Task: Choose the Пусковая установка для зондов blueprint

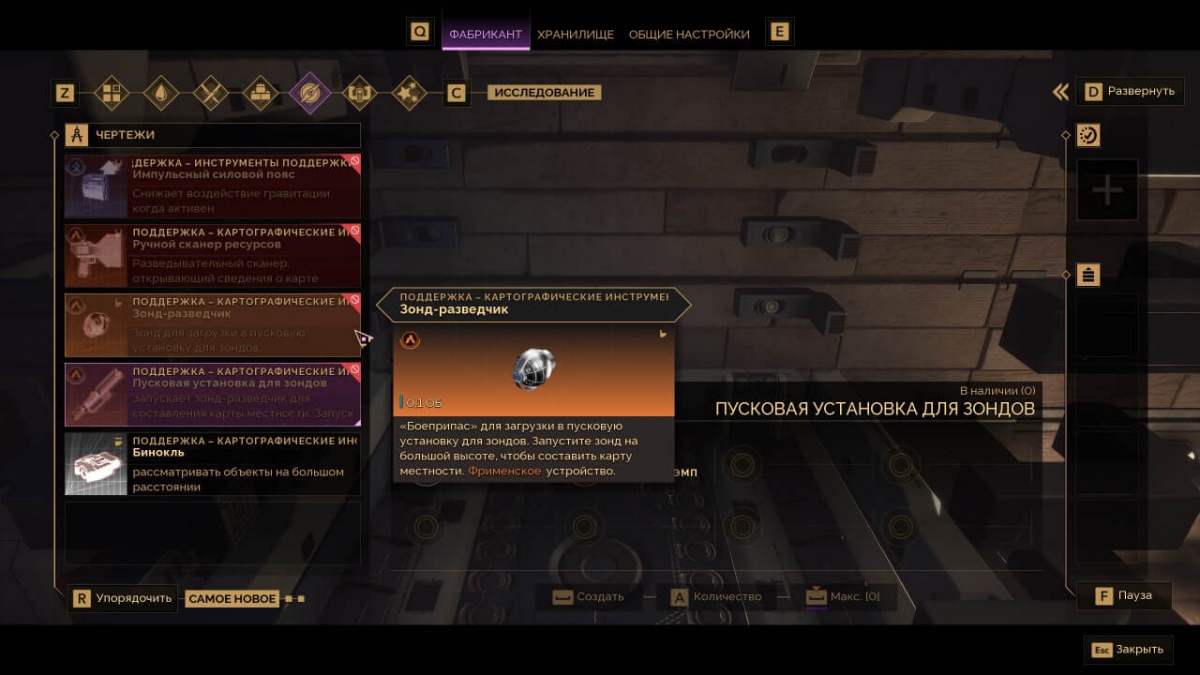Action: click(x=212, y=393)
